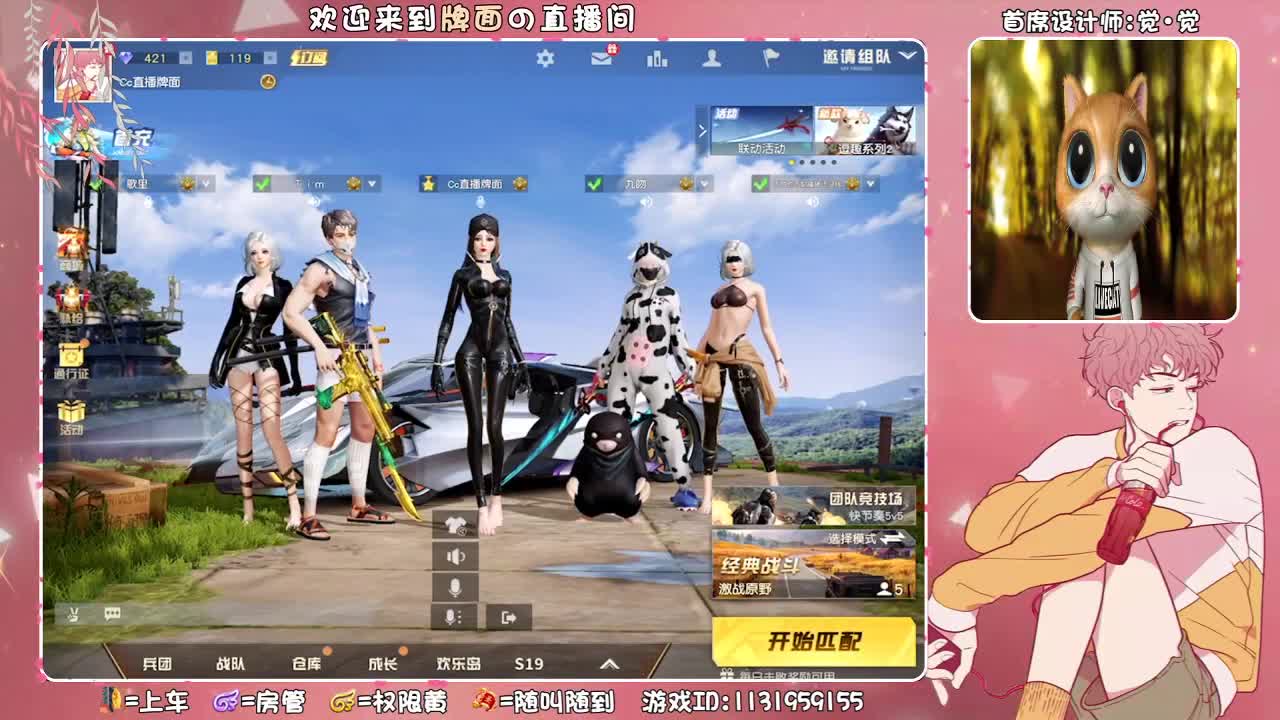
Task: Toggle the microphone on or off
Action: click(455, 587)
